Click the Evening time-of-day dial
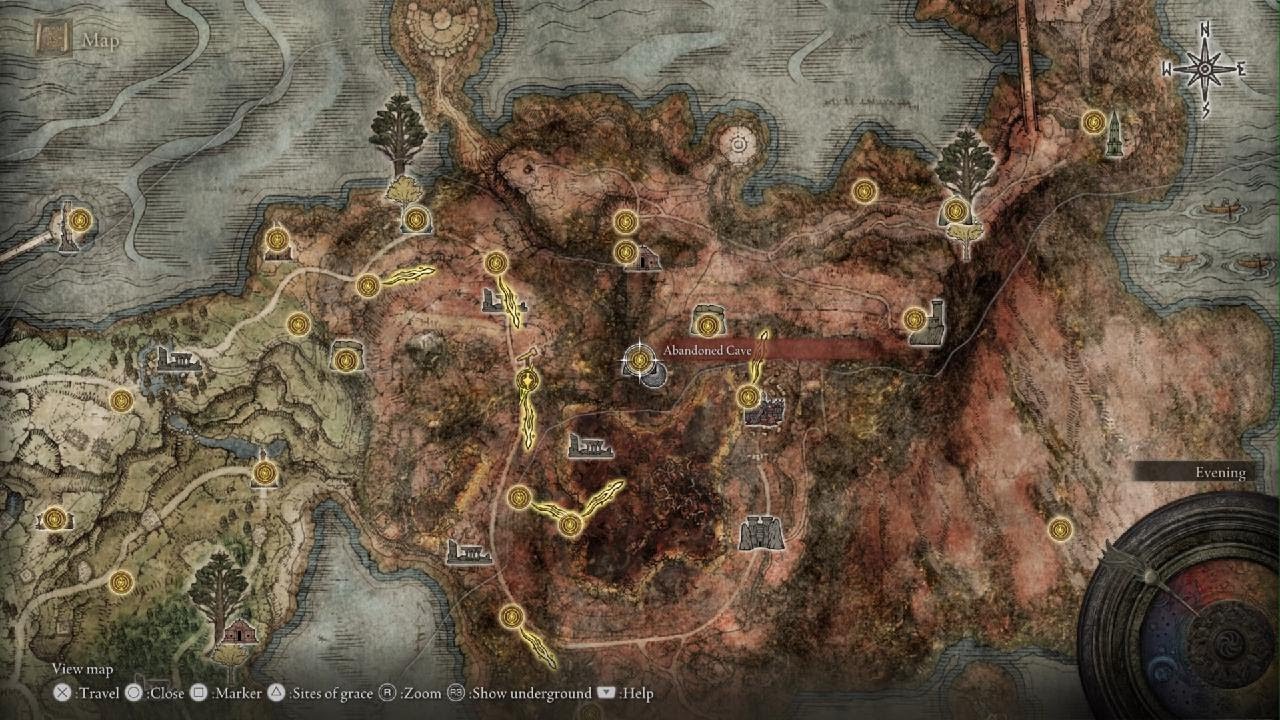 point(1219,472)
